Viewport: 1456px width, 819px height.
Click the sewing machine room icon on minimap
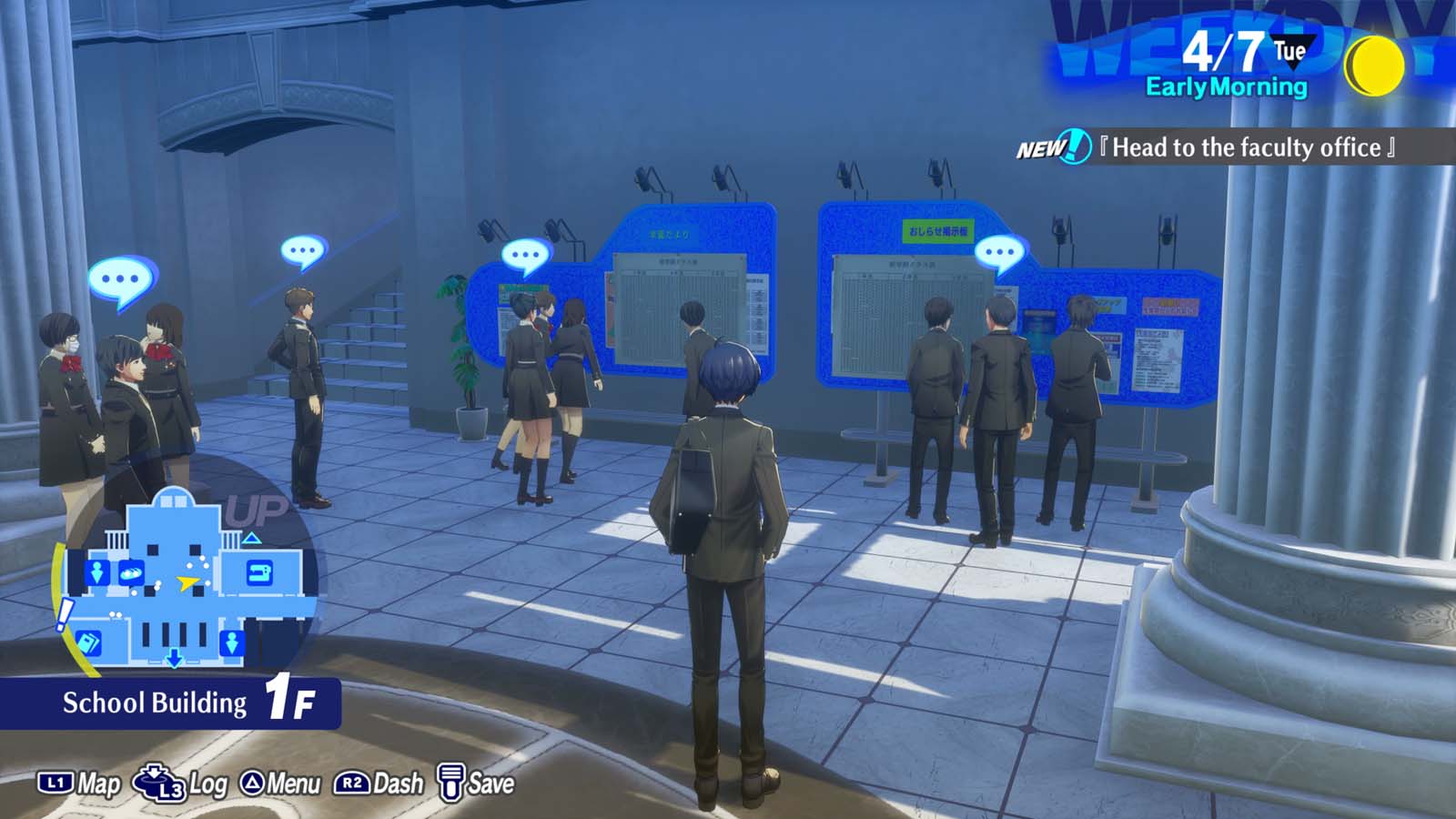click(258, 571)
